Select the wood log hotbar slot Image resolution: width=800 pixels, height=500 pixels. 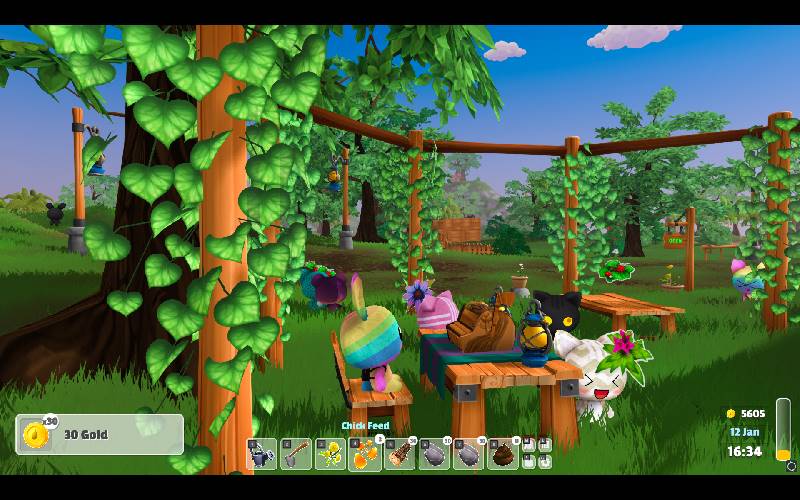pyautogui.click(x=400, y=454)
